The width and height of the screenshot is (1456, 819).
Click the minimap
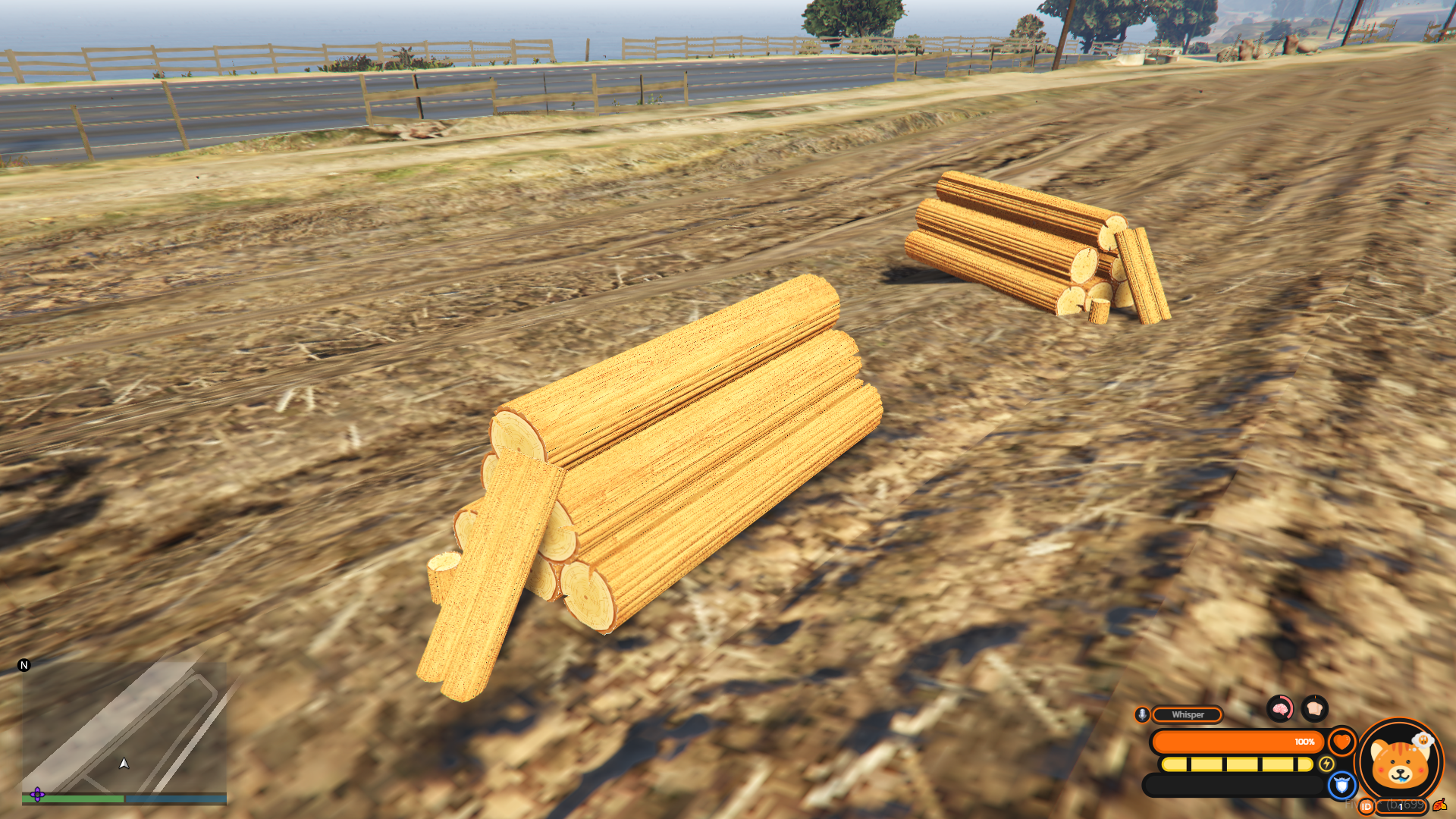(x=124, y=728)
